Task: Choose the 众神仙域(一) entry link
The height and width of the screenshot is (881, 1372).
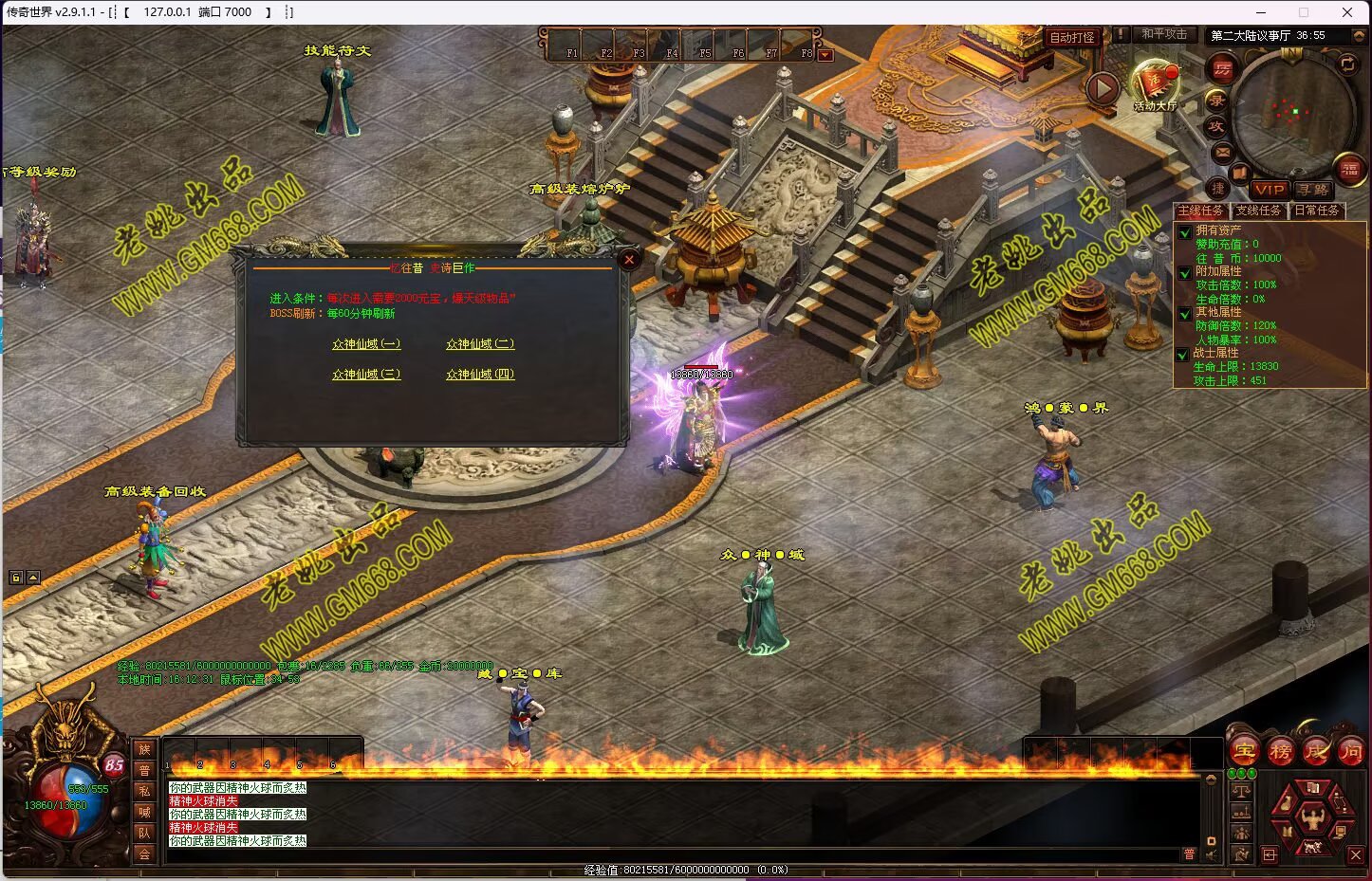Action: 366,344
